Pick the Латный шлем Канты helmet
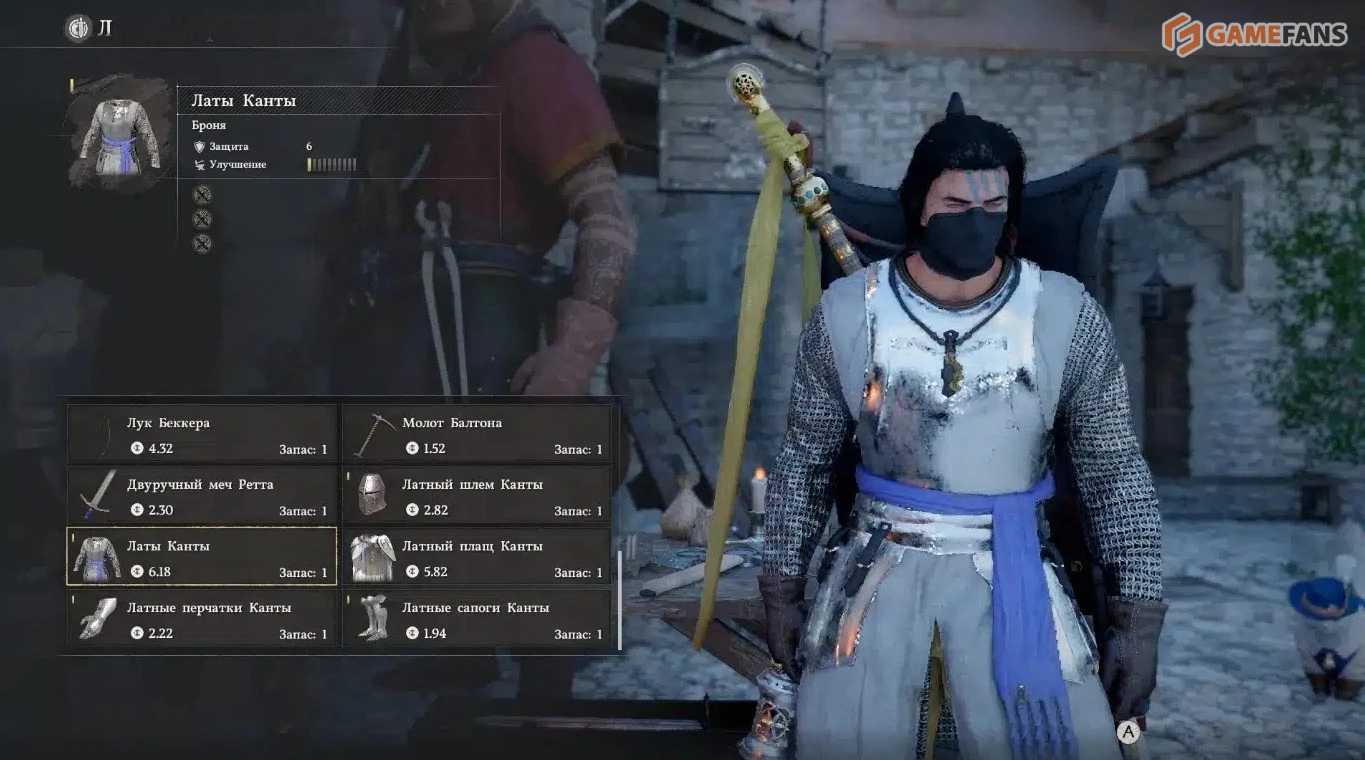 tap(477, 496)
